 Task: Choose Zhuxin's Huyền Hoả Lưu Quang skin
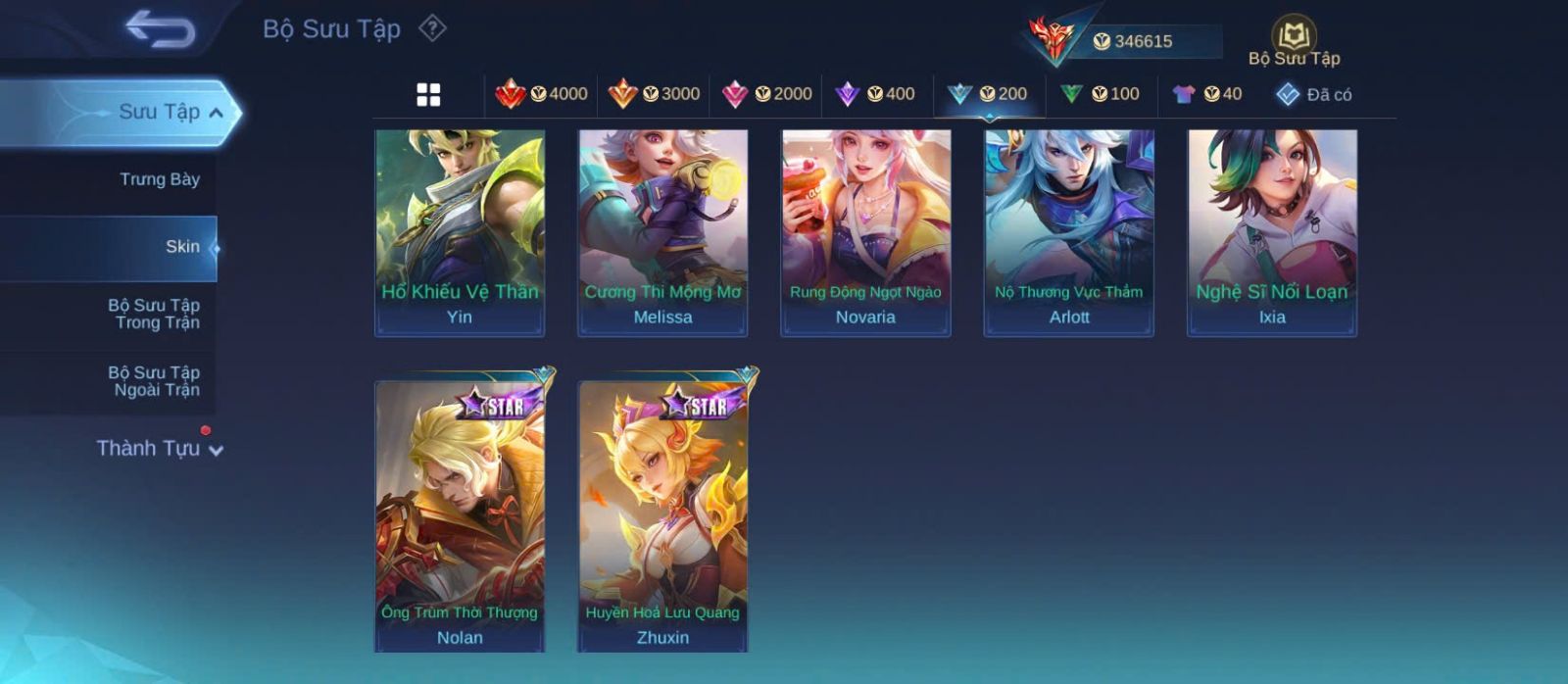[x=662, y=514]
